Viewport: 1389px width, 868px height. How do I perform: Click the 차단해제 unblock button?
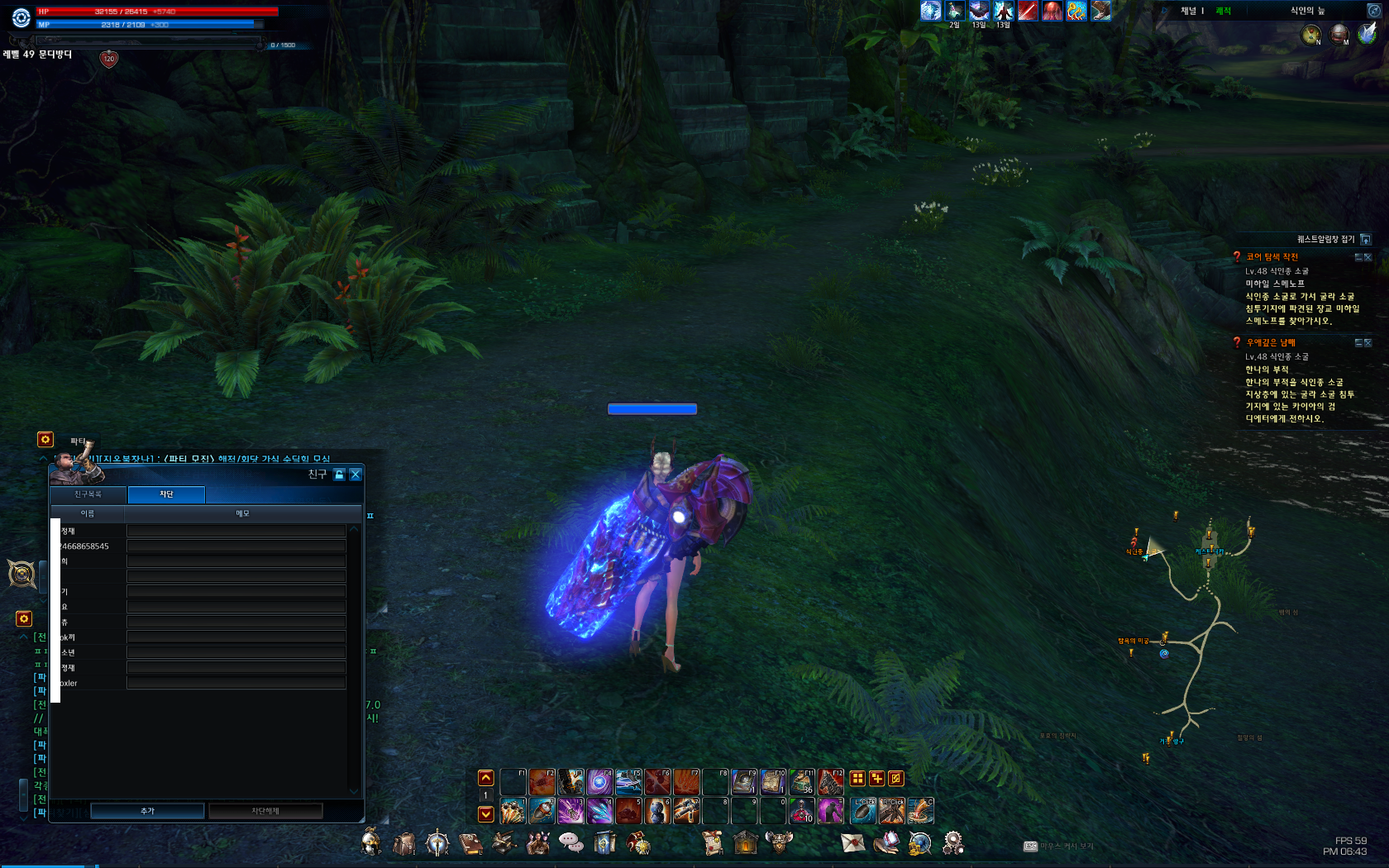pos(265,811)
